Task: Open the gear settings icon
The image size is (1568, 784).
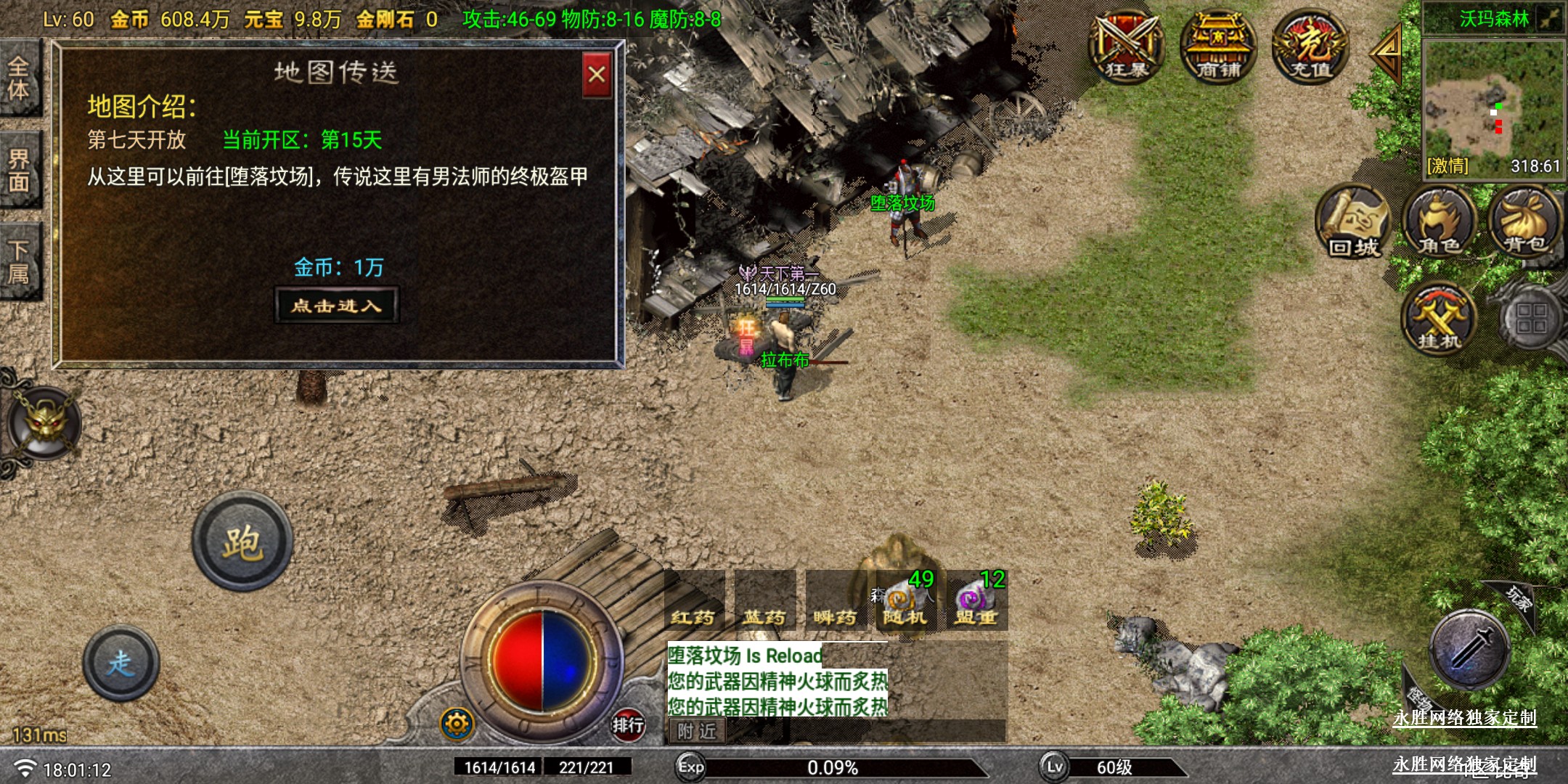Action: pos(457,724)
